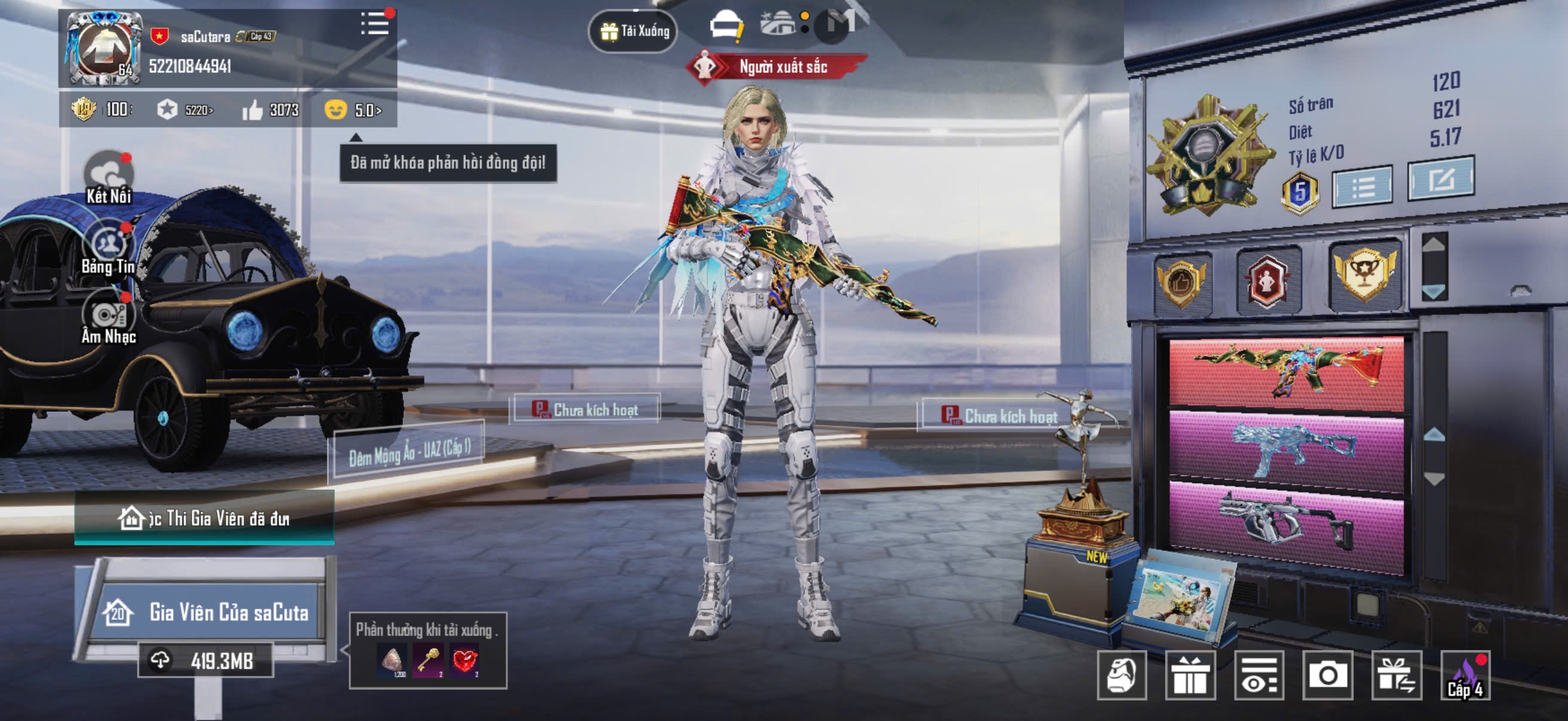Image resolution: width=1568 pixels, height=721 pixels.
Task: Select the red dragon rifle skin thumbnail
Action: coord(1286,371)
